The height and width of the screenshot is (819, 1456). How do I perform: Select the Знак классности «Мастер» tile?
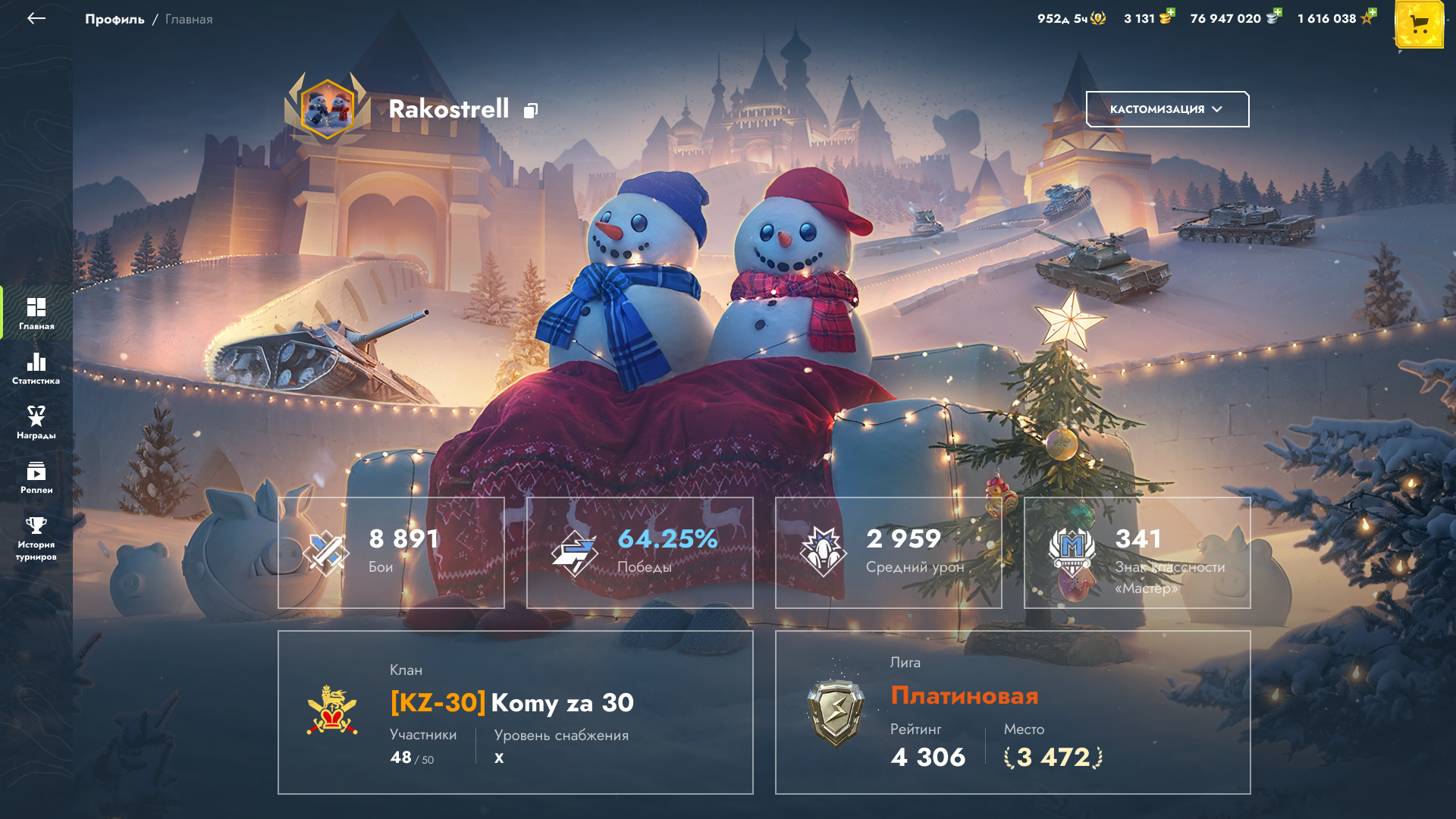(x=1137, y=552)
